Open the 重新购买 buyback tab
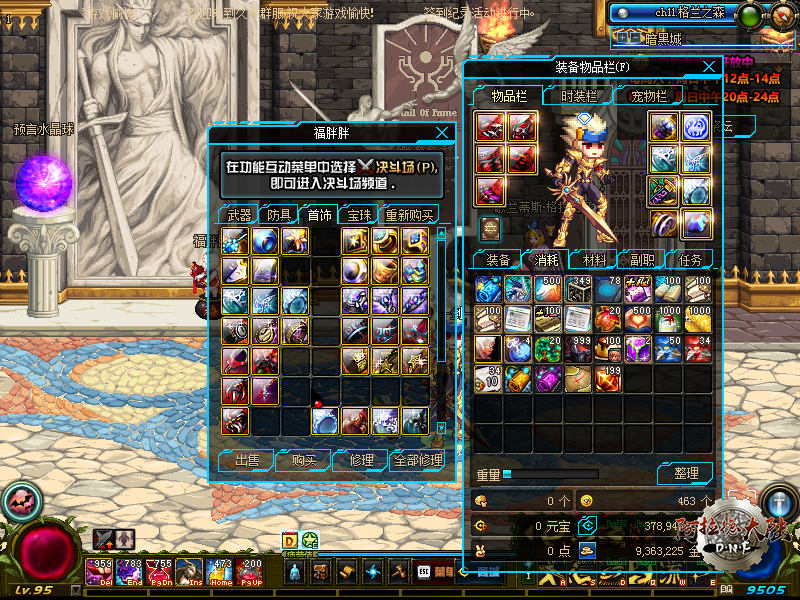 pyautogui.click(x=409, y=215)
